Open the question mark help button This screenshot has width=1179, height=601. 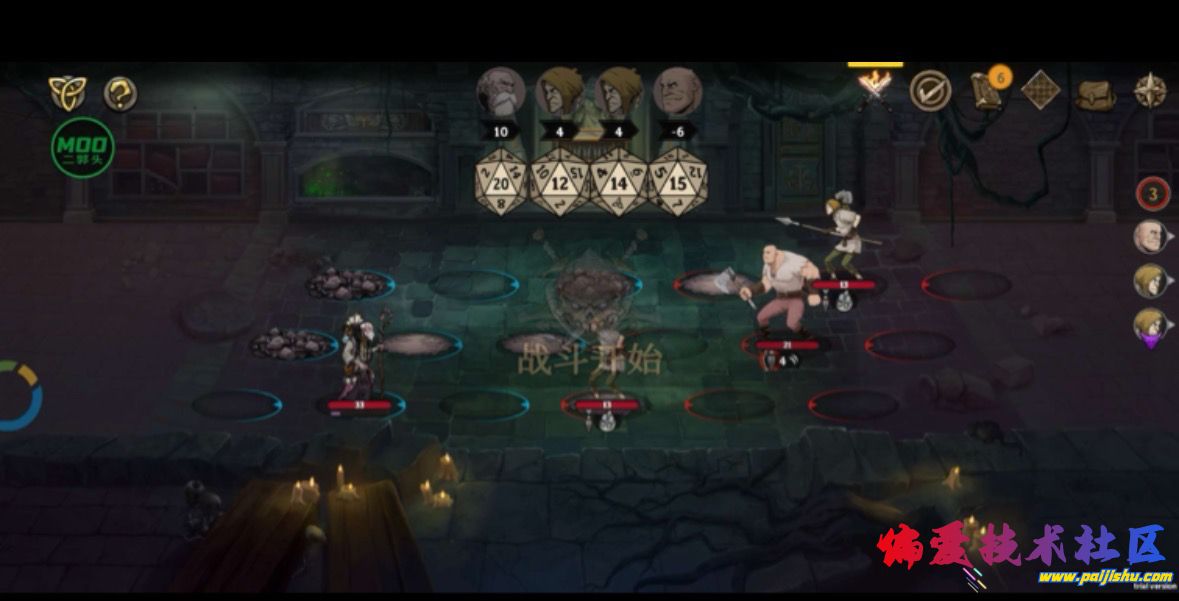point(120,94)
